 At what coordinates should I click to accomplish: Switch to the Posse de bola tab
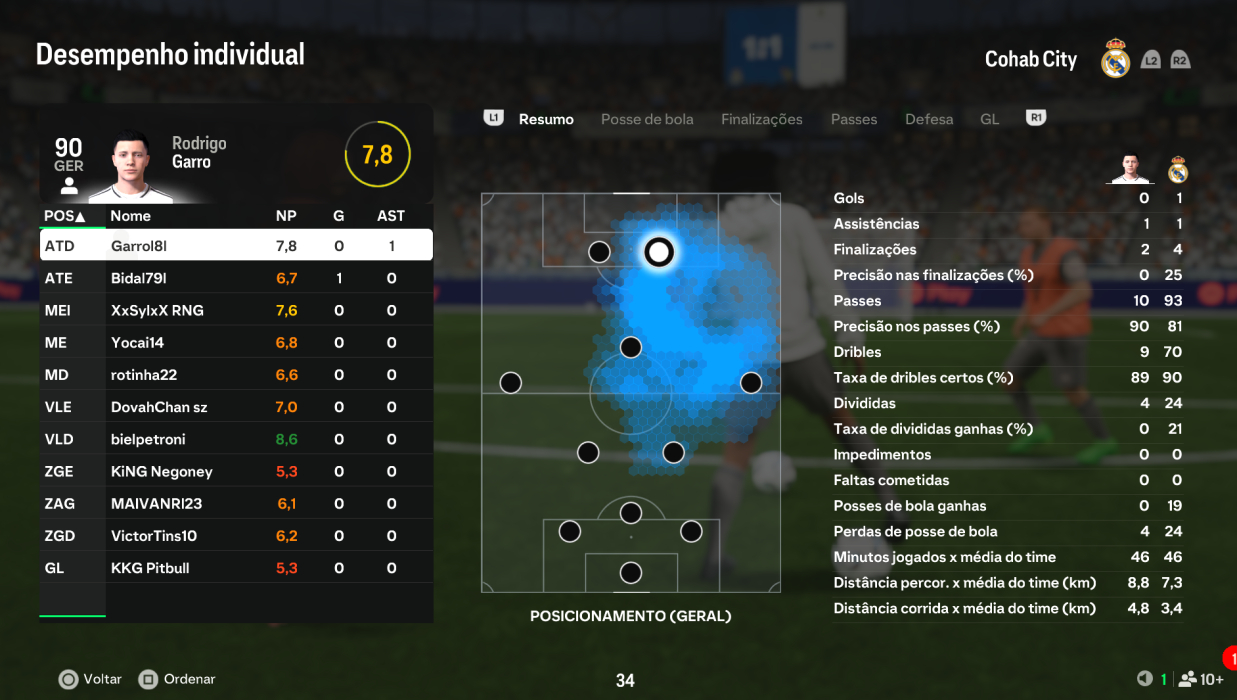click(647, 119)
